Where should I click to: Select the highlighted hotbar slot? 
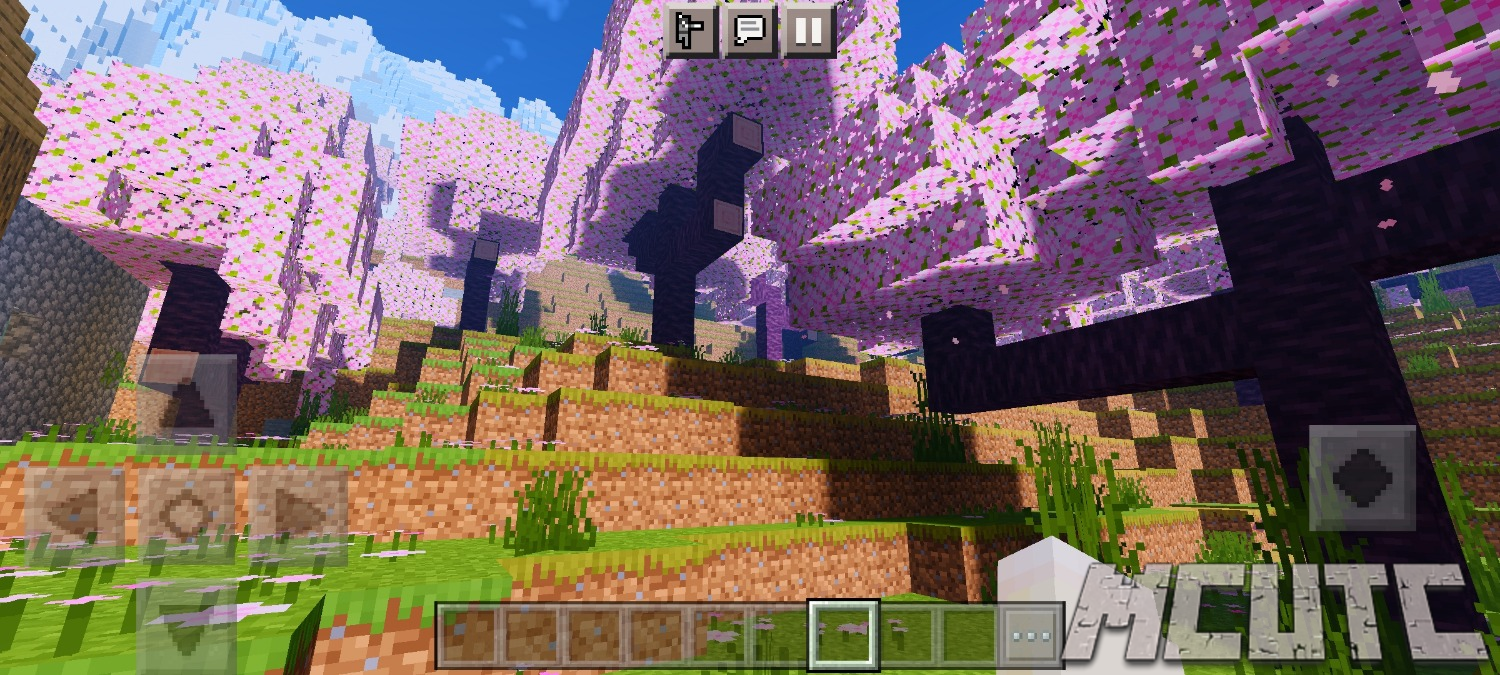tap(844, 635)
